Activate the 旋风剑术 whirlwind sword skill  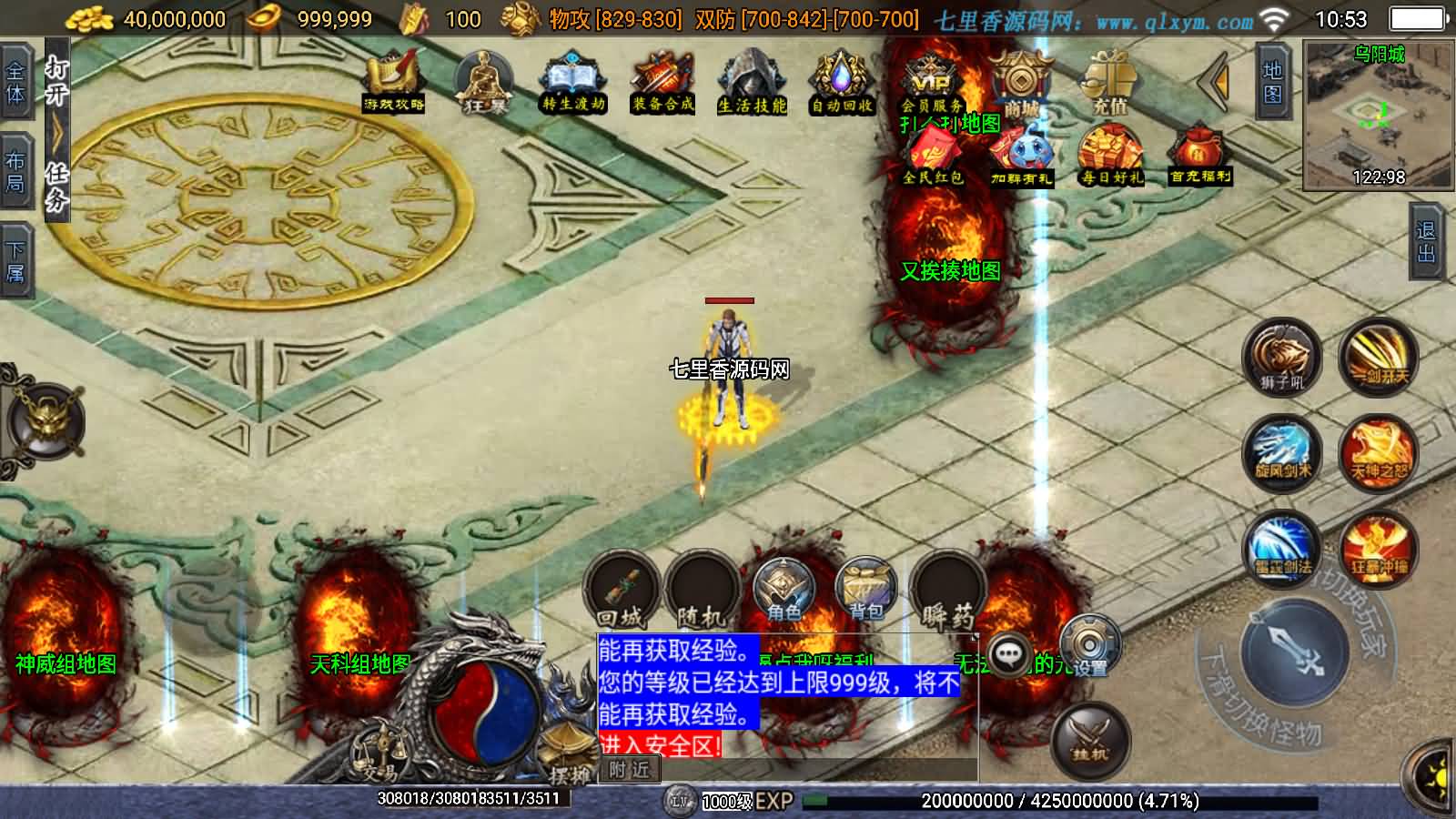click(x=1283, y=452)
